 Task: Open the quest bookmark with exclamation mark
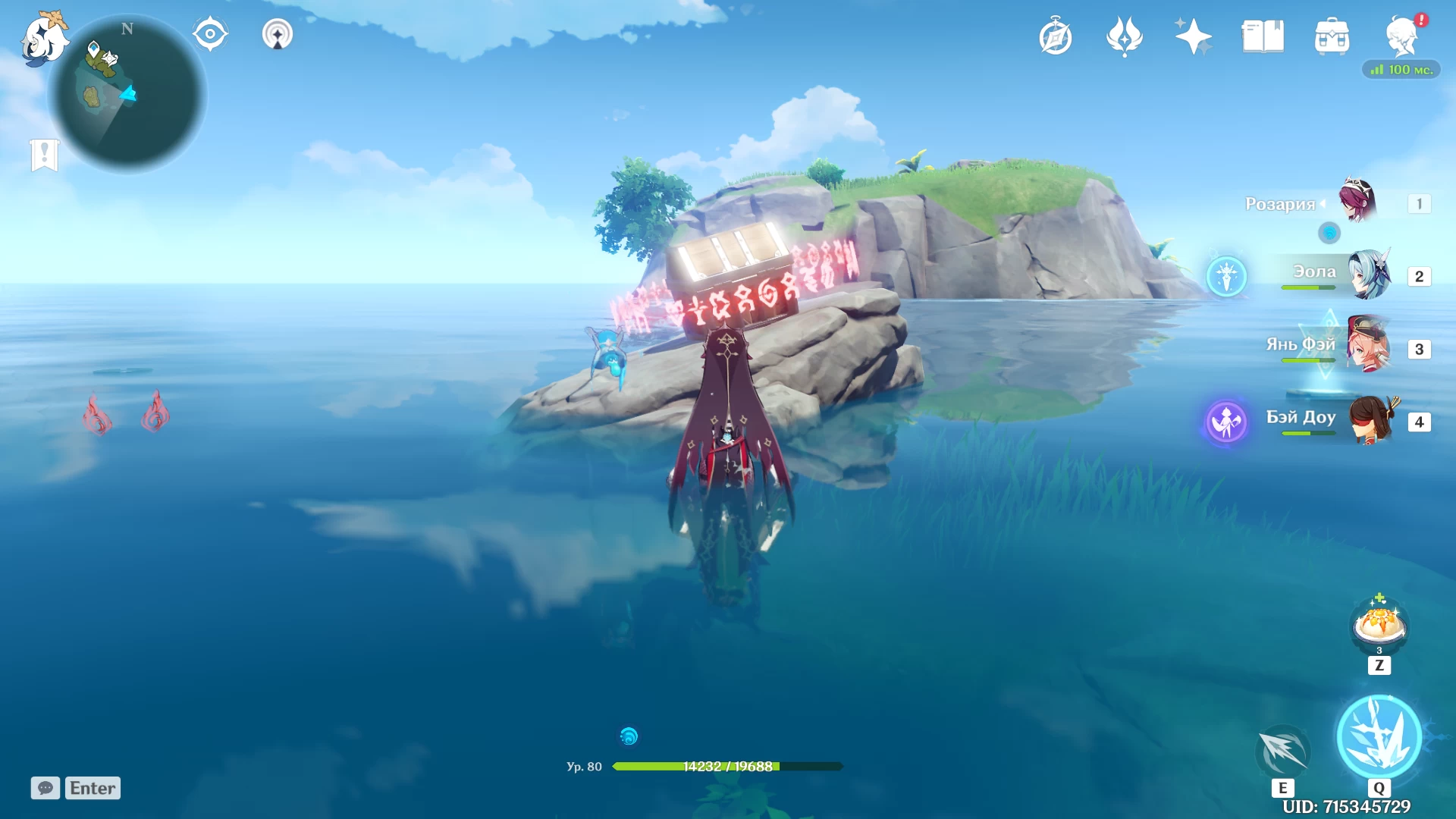[45, 155]
